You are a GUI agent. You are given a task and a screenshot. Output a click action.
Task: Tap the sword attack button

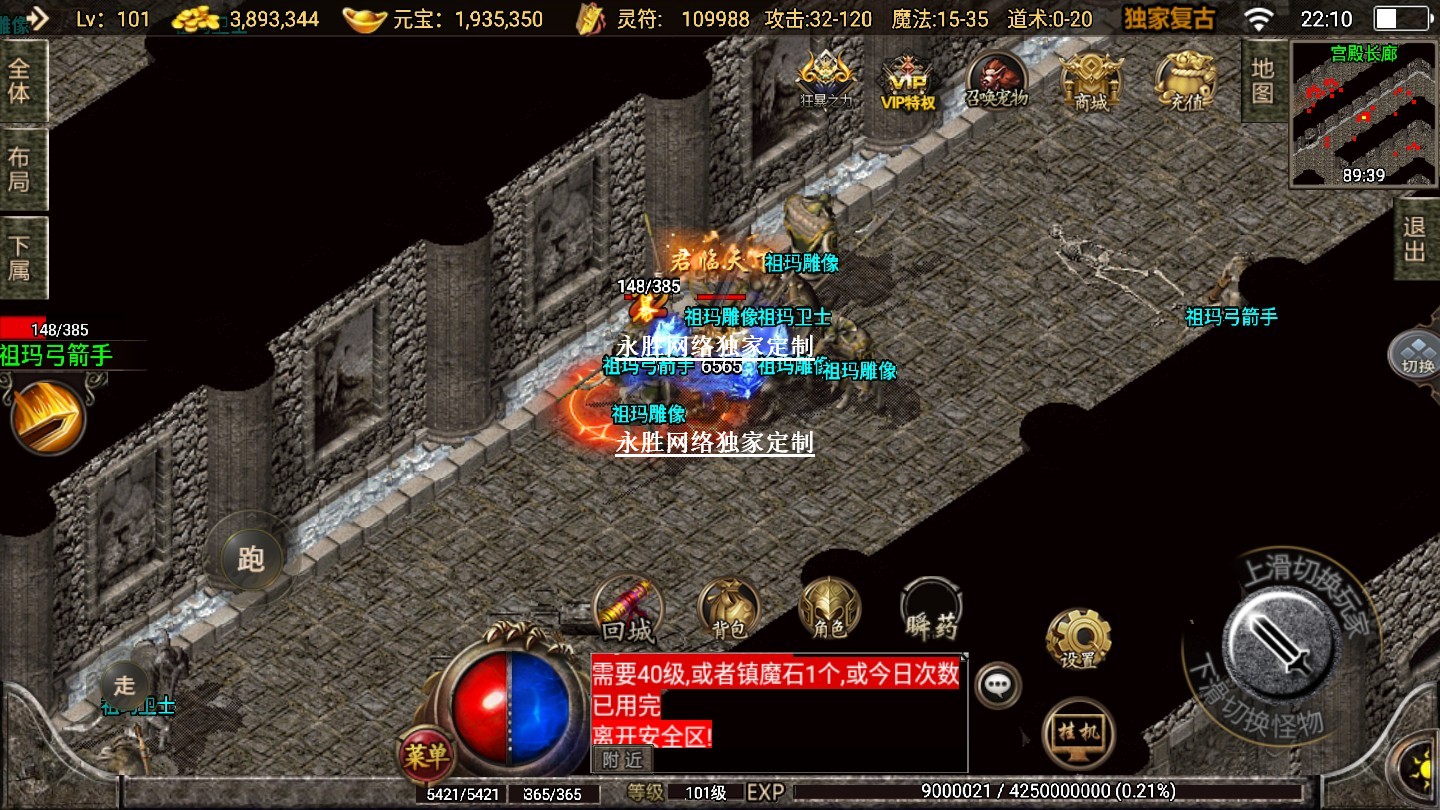coord(1282,641)
